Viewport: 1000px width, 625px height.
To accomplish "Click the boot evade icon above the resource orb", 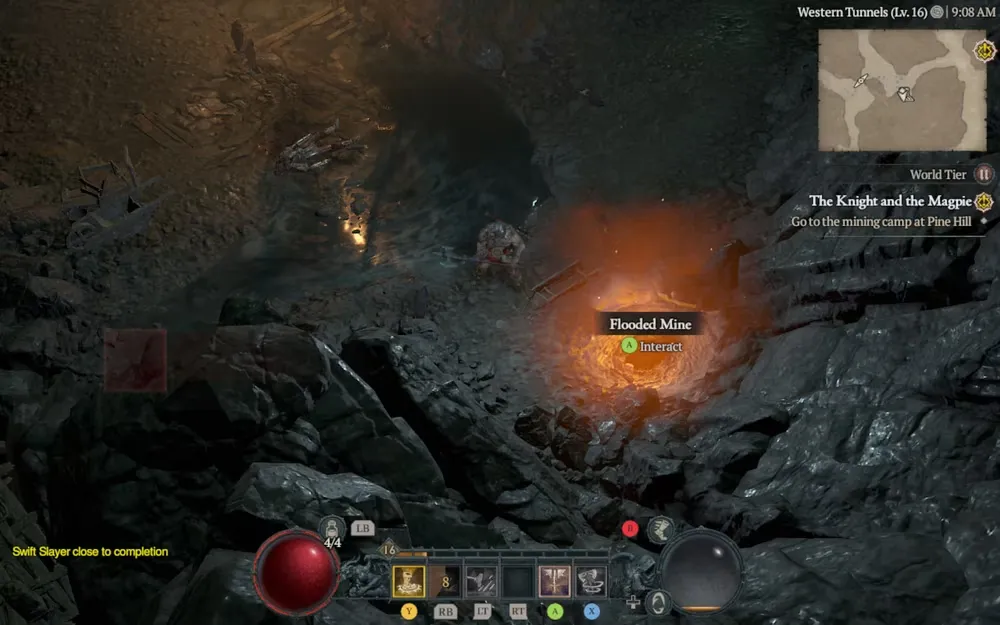I will (659, 529).
